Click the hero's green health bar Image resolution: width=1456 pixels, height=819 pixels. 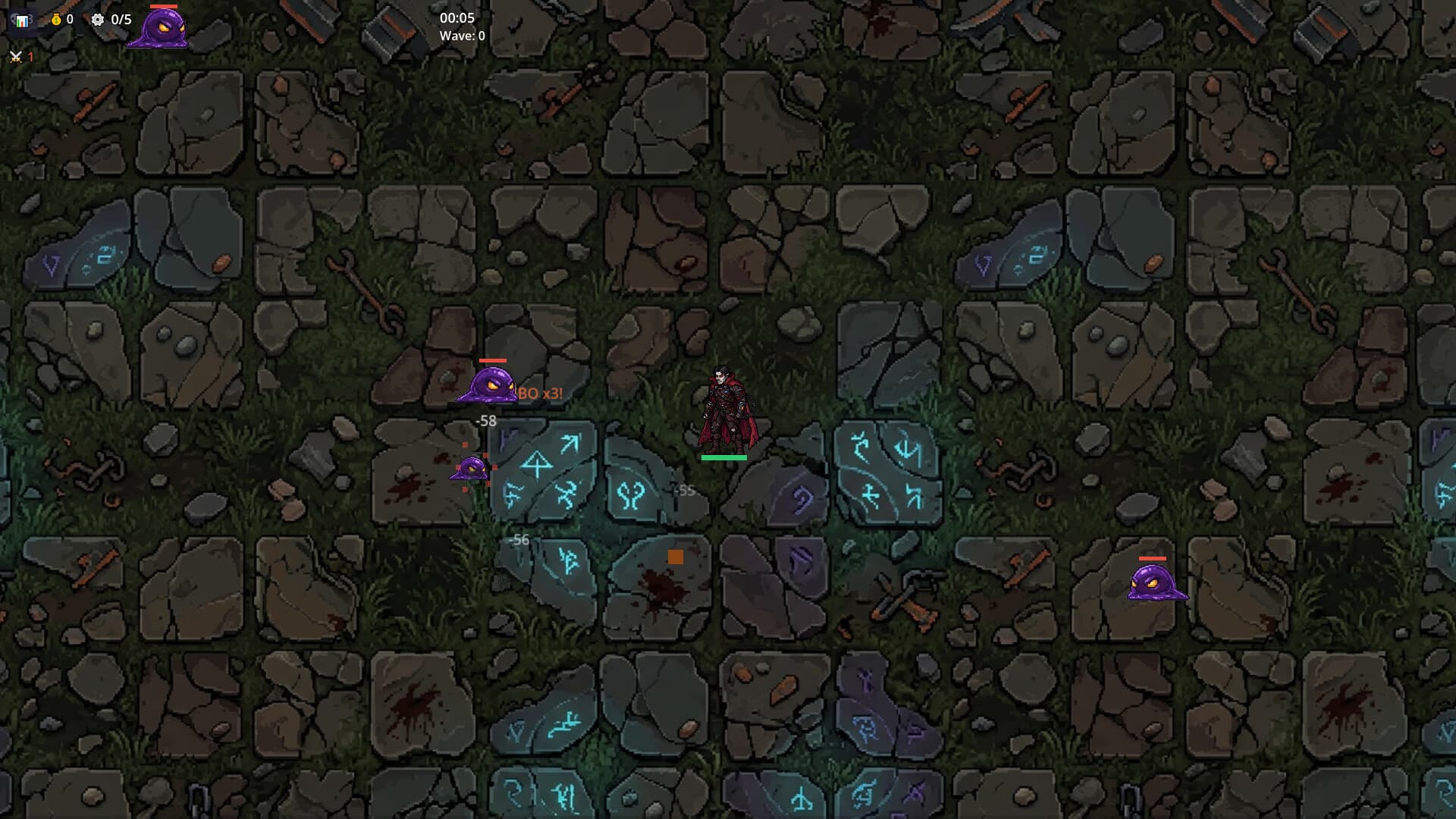[x=723, y=458]
